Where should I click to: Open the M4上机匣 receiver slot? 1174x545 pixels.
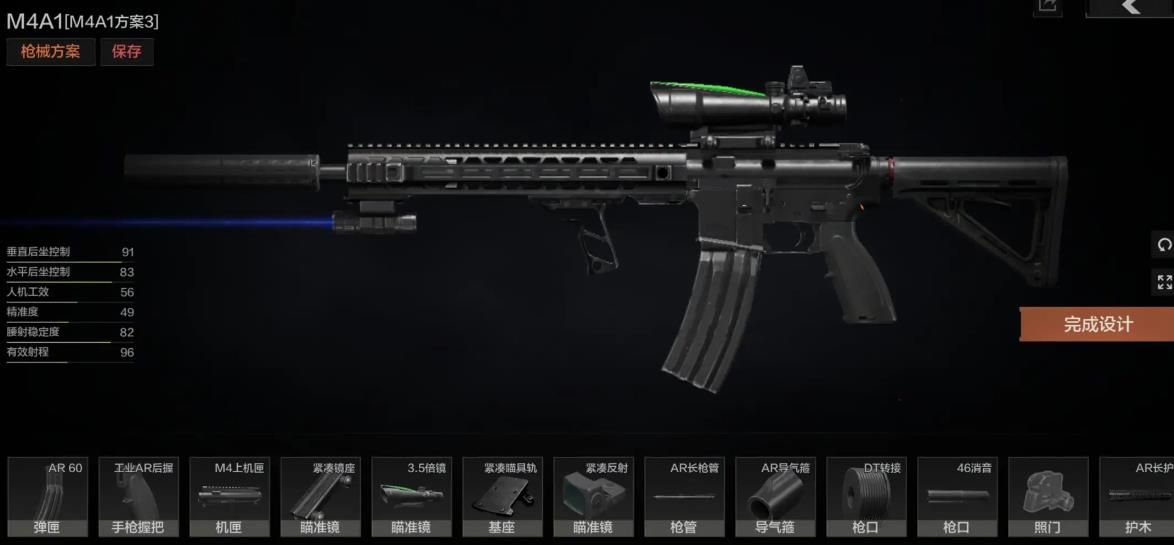point(229,497)
